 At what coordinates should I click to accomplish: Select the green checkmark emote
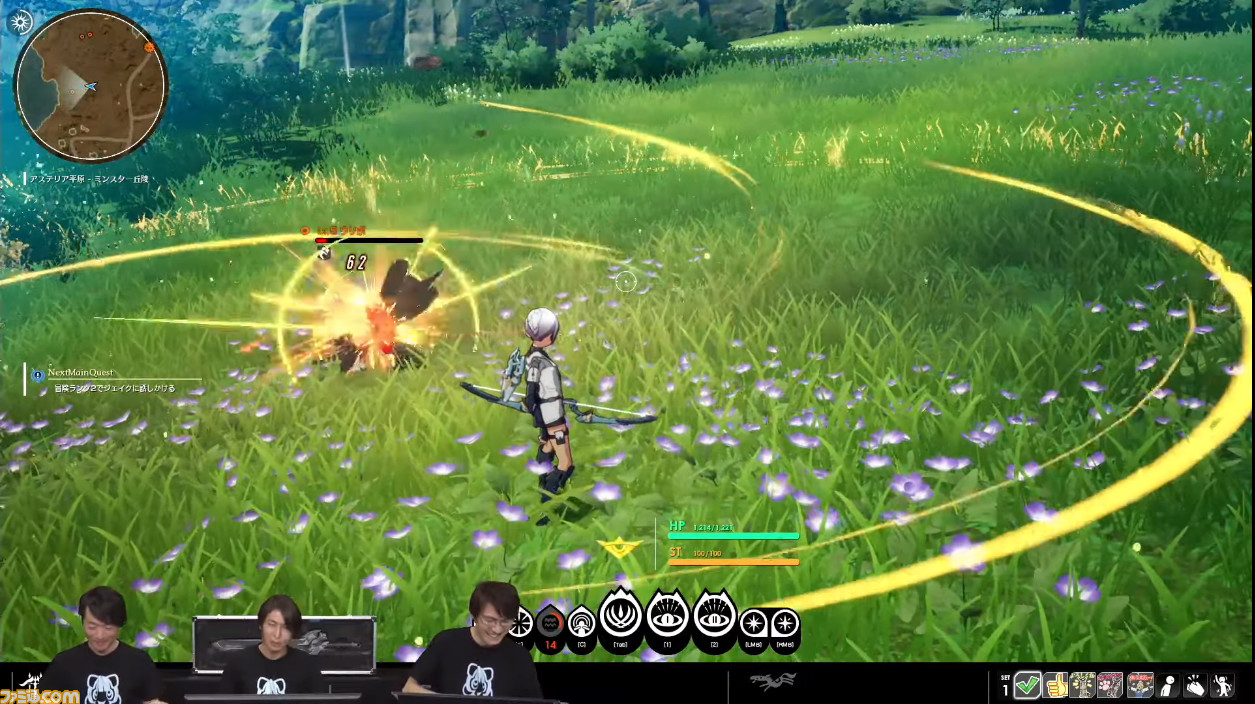(x=1027, y=685)
